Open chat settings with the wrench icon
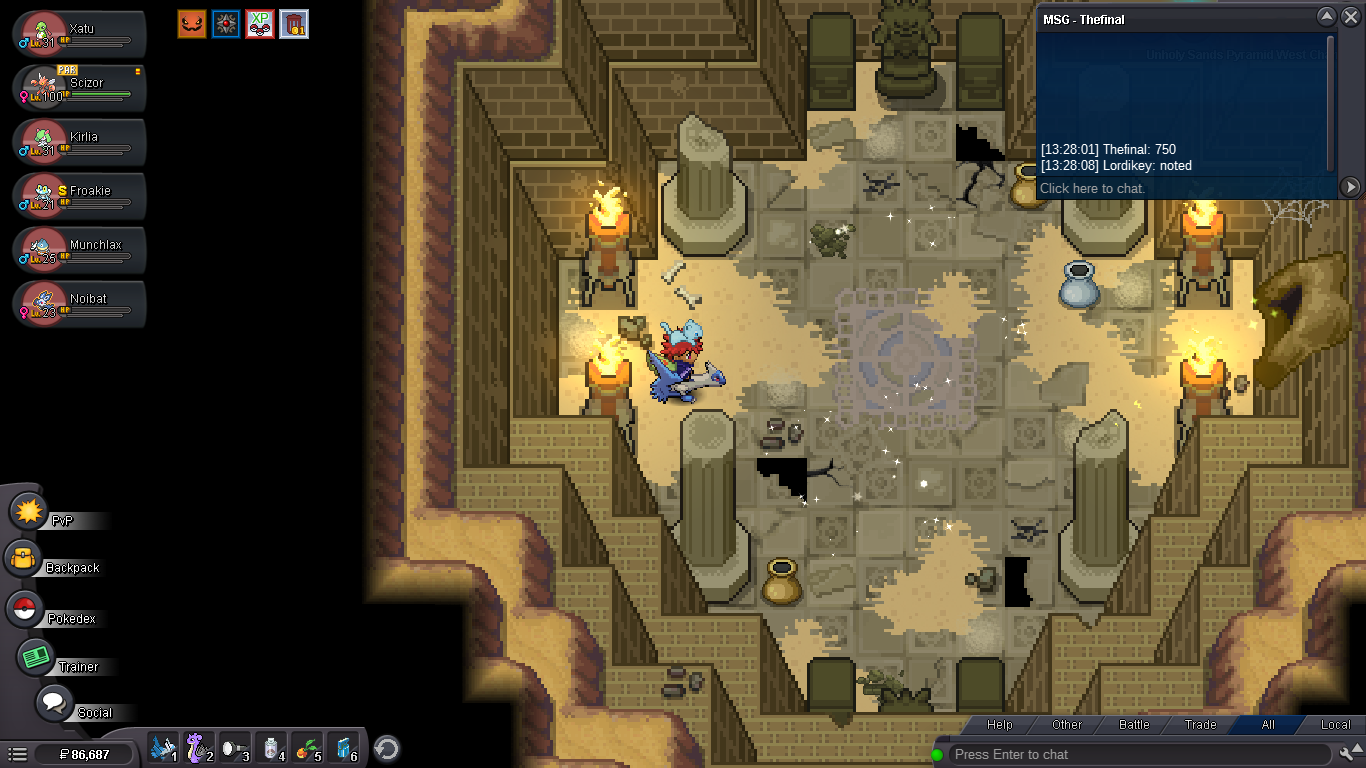The image size is (1366, 768). tap(1349, 754)
